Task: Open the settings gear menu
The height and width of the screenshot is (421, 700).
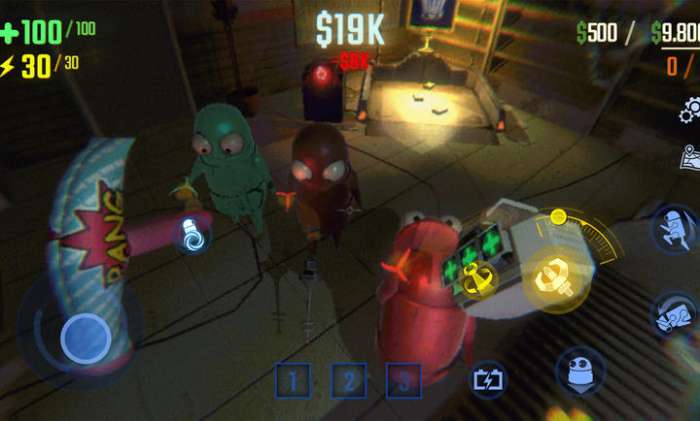Action: point(687,107)
